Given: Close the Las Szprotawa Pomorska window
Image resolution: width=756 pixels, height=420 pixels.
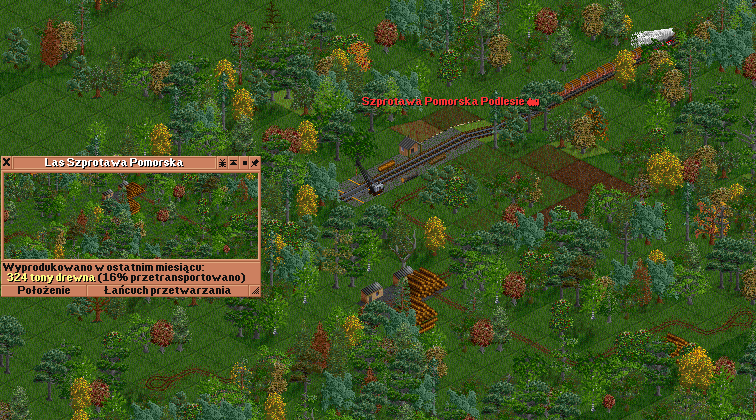Looking at the screenshot, I should (6, 162).
